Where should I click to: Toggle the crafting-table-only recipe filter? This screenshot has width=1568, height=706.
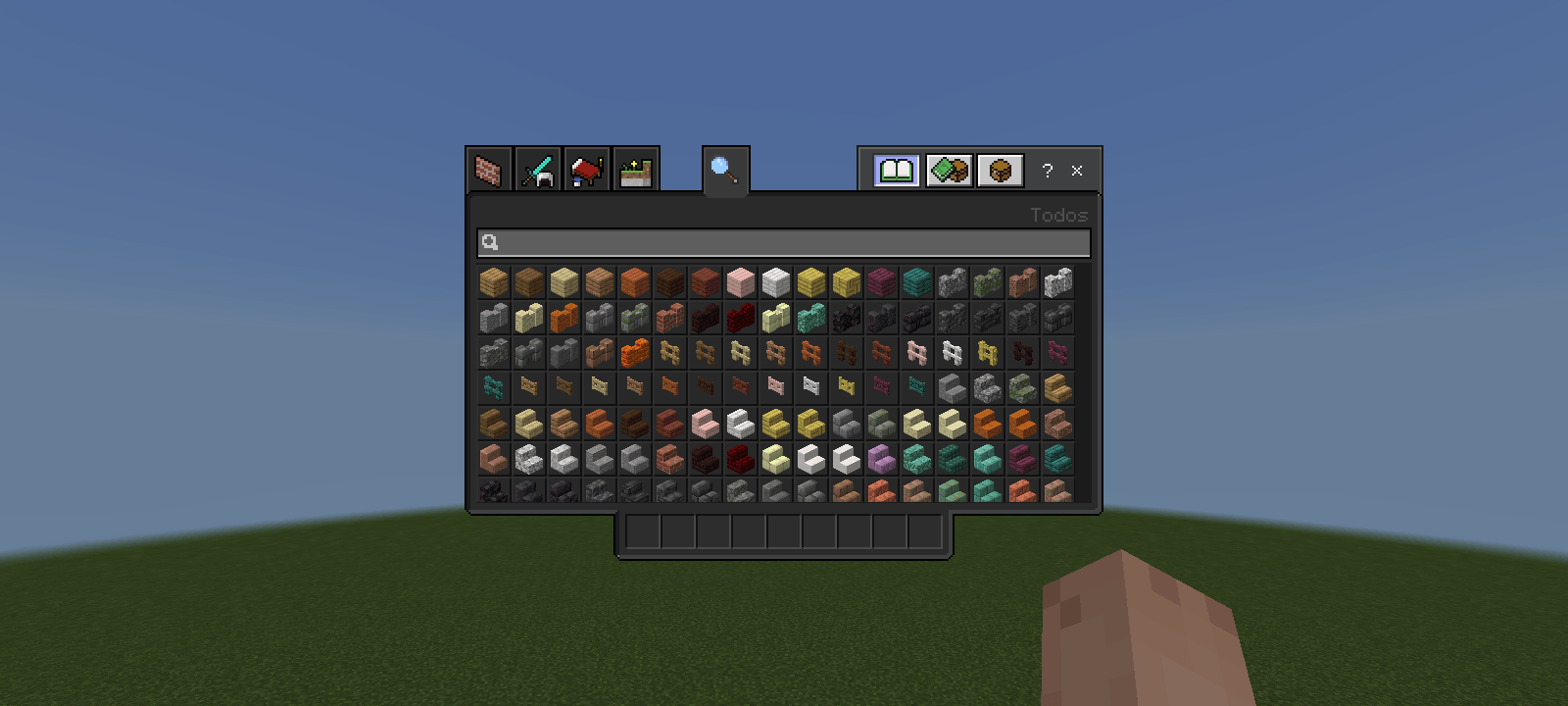[1001, 170]
